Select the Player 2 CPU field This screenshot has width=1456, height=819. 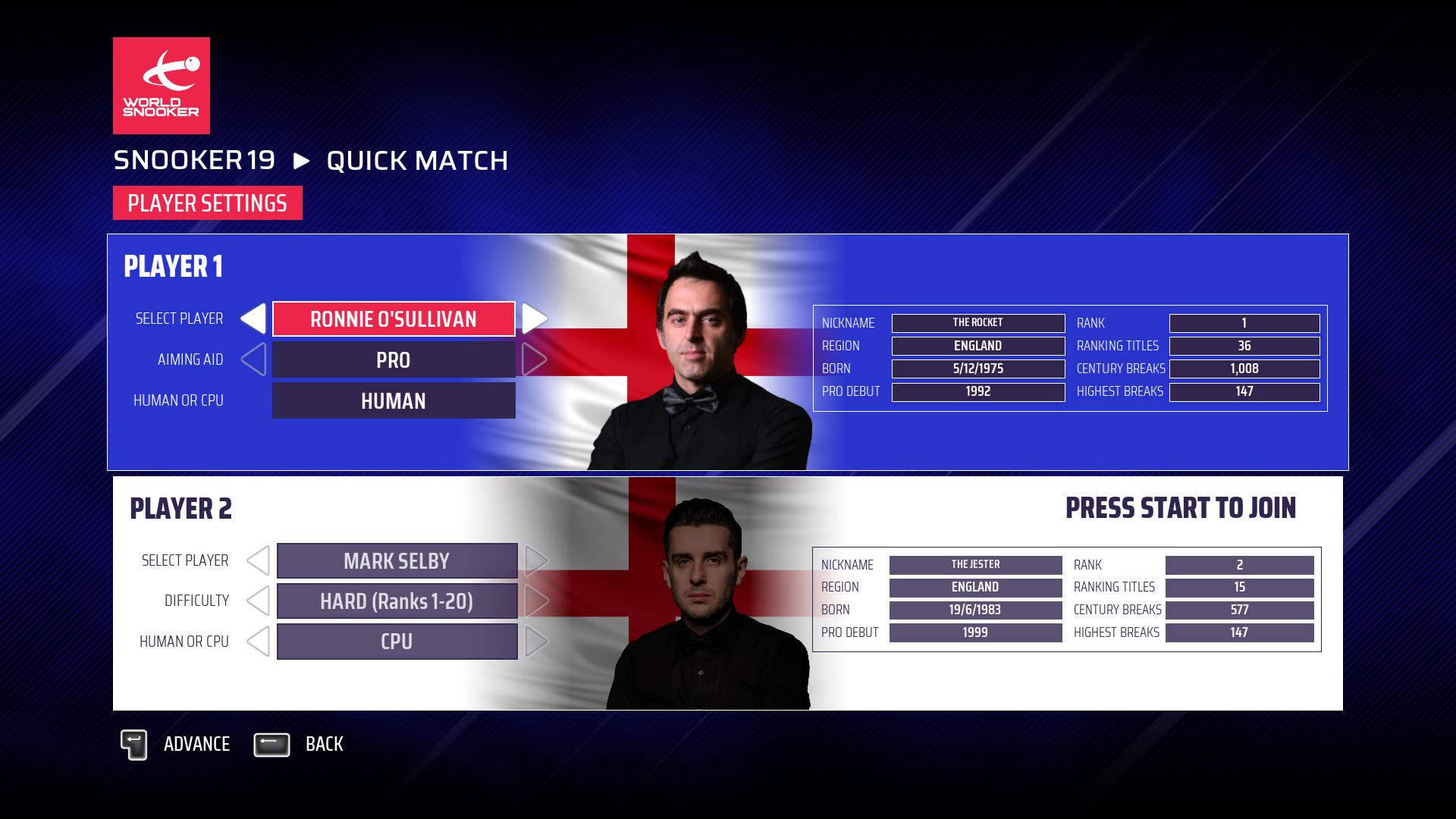point(397,642)
